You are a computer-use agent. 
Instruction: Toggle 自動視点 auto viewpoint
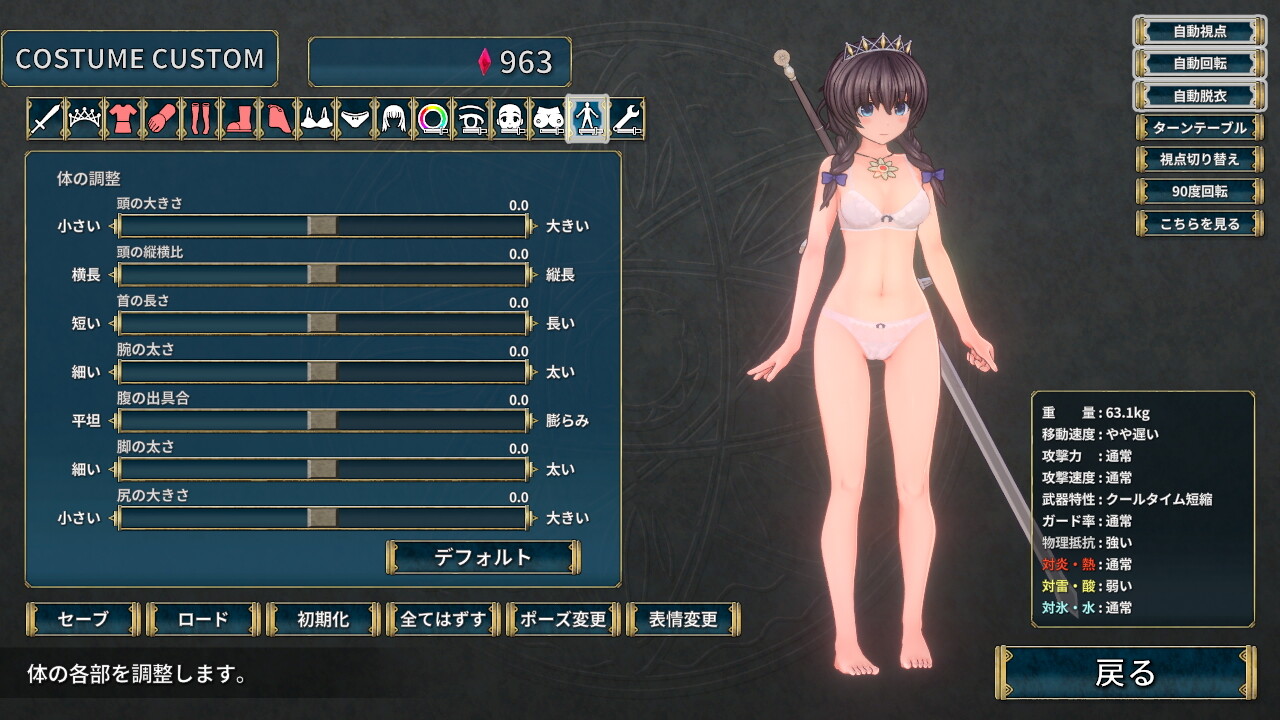click(x=1199, y=31)
